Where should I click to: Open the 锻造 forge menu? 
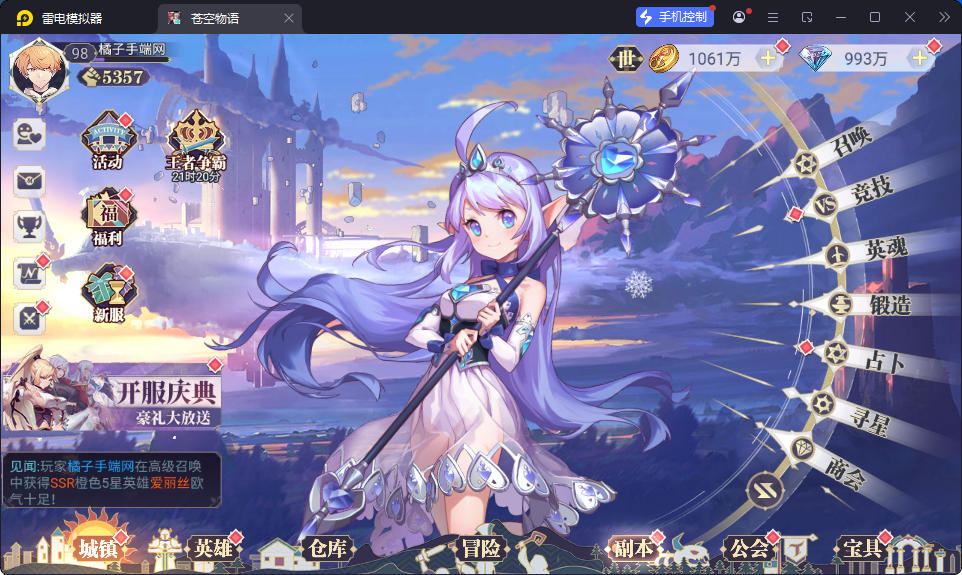[x=875, y=305]
